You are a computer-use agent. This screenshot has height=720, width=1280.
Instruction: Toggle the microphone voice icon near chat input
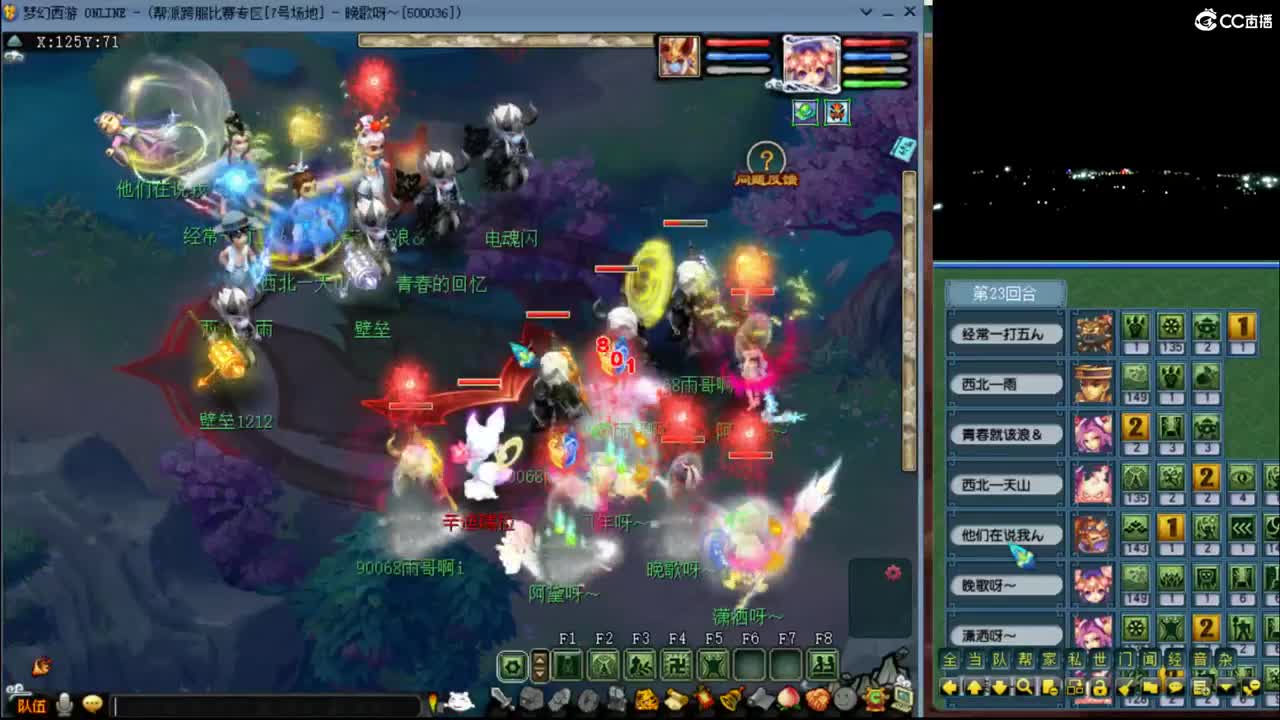(x=66, y=704)
